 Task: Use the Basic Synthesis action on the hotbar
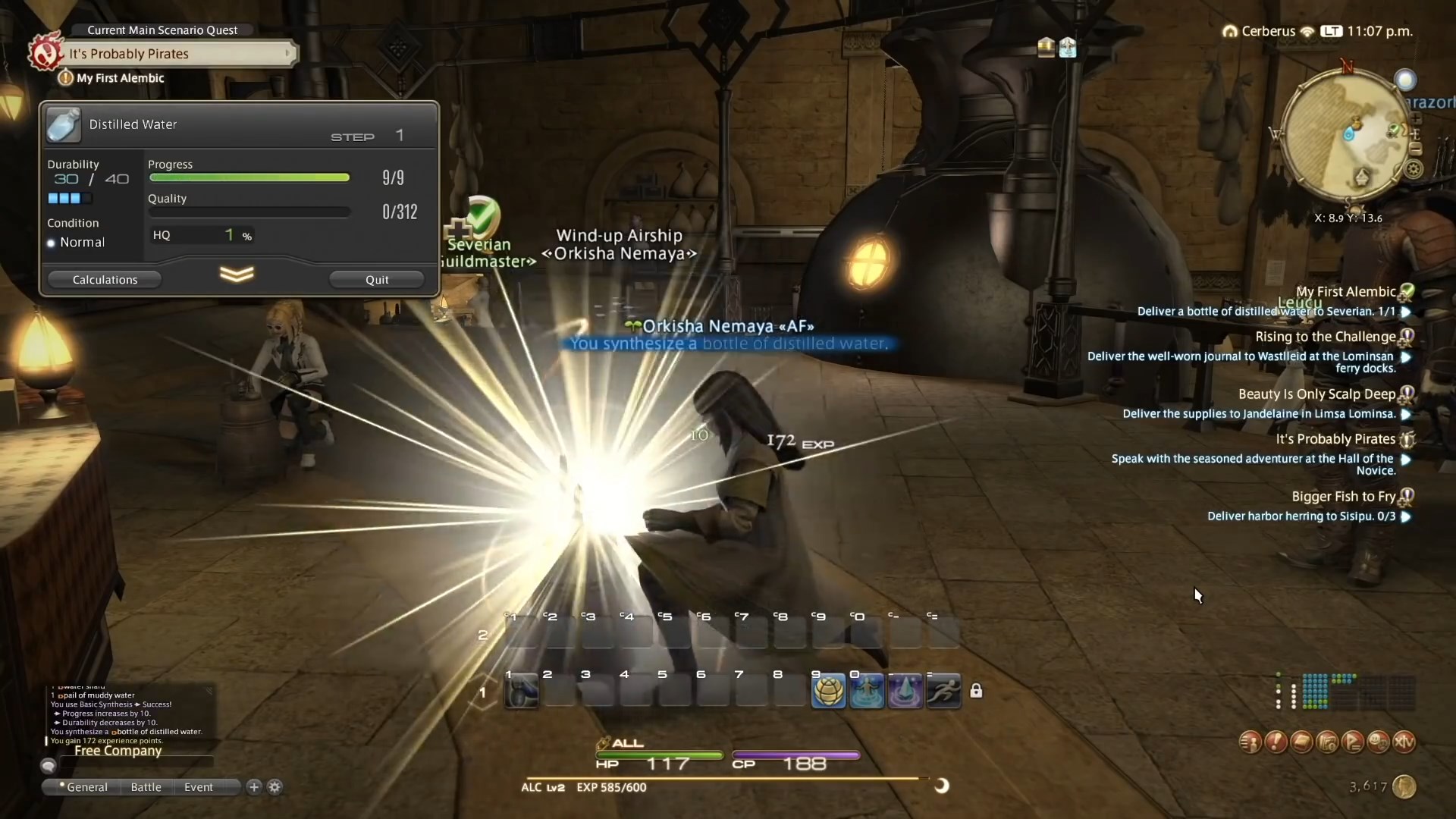830,691
